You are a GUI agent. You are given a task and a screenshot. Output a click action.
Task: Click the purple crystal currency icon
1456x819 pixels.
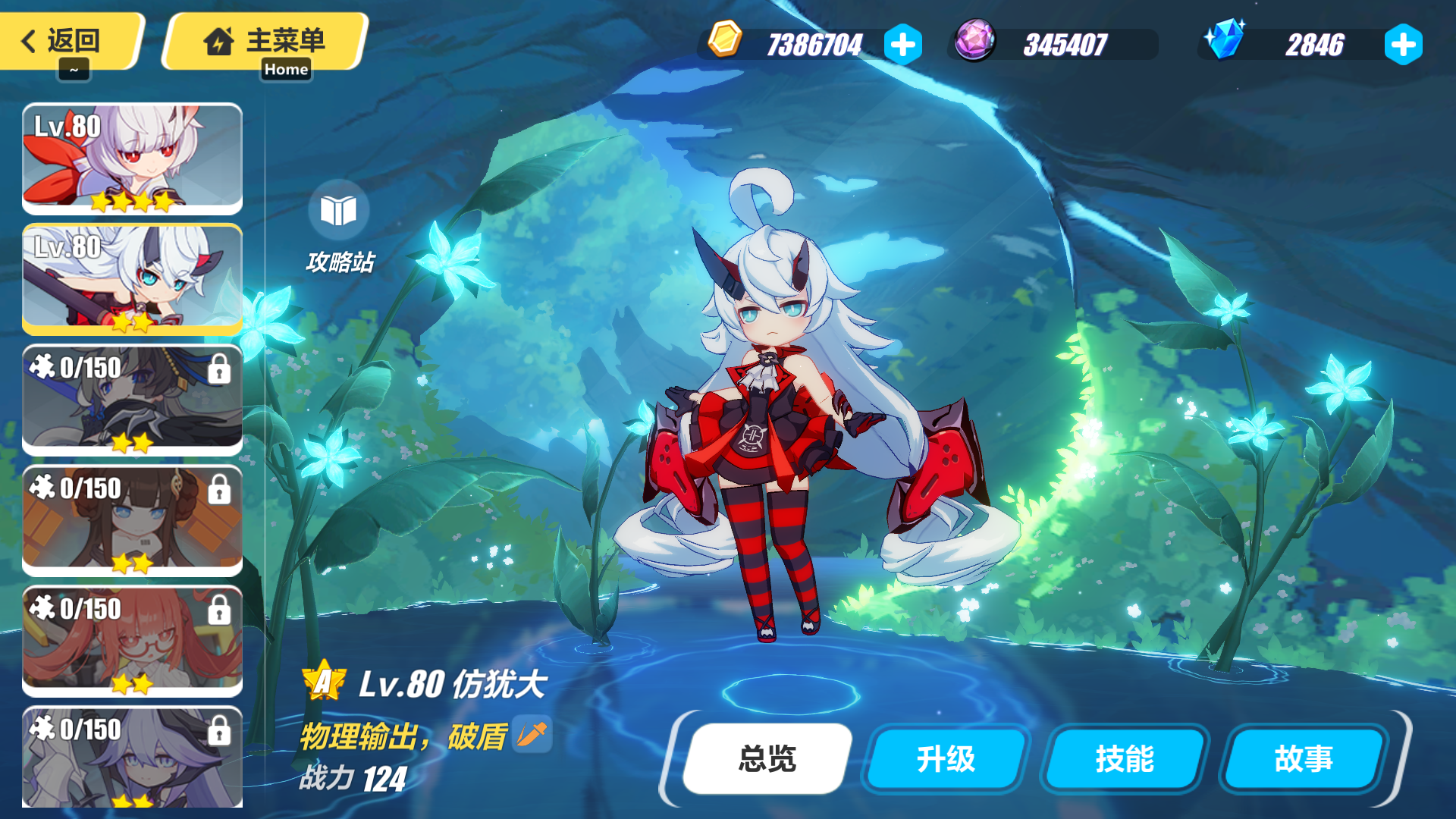(x=975, y=43)
